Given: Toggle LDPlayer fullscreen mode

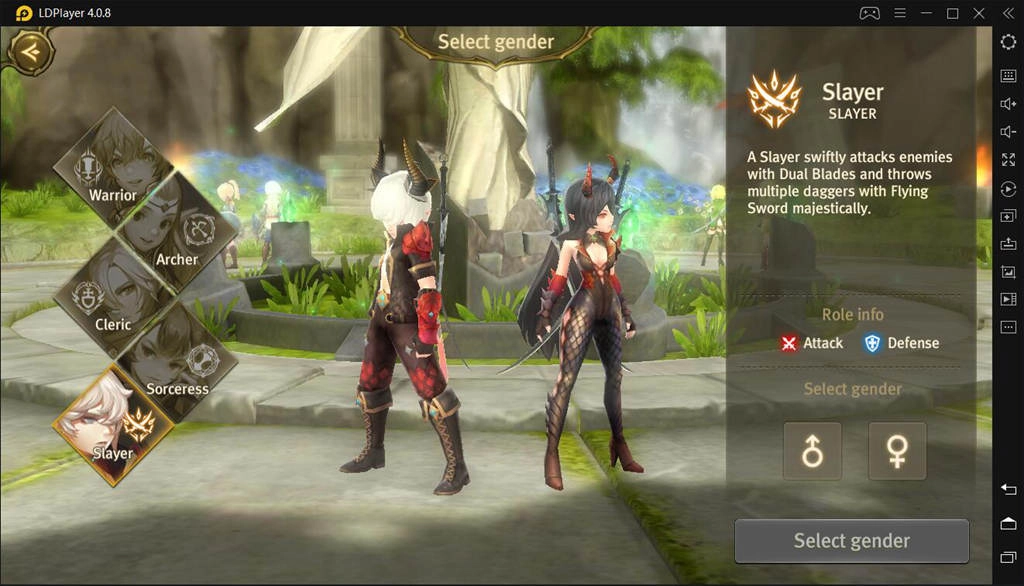Looking at the screenshot, I should (1008, 160).
